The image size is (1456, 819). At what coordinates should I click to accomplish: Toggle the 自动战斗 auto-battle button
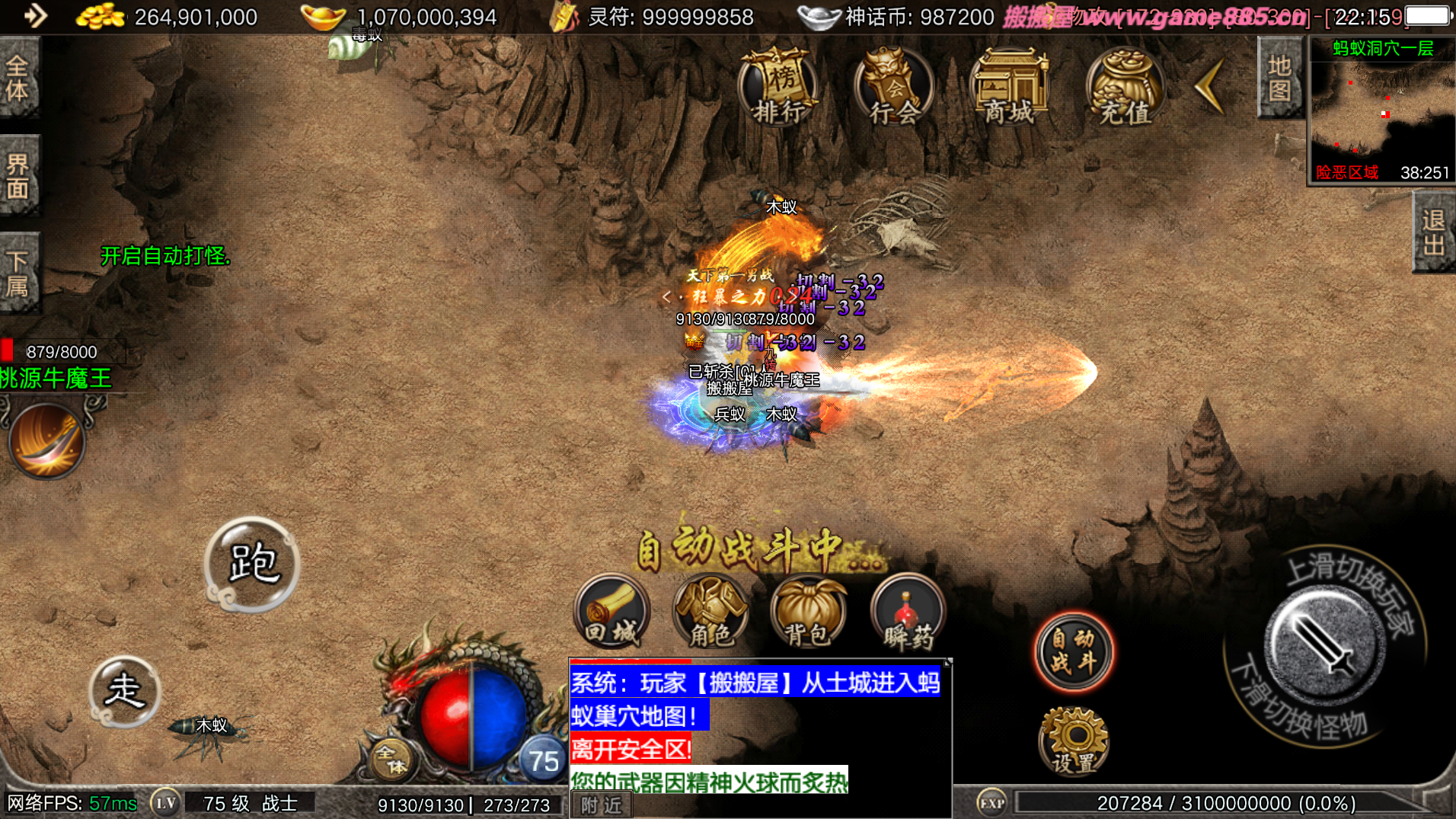1073,651
